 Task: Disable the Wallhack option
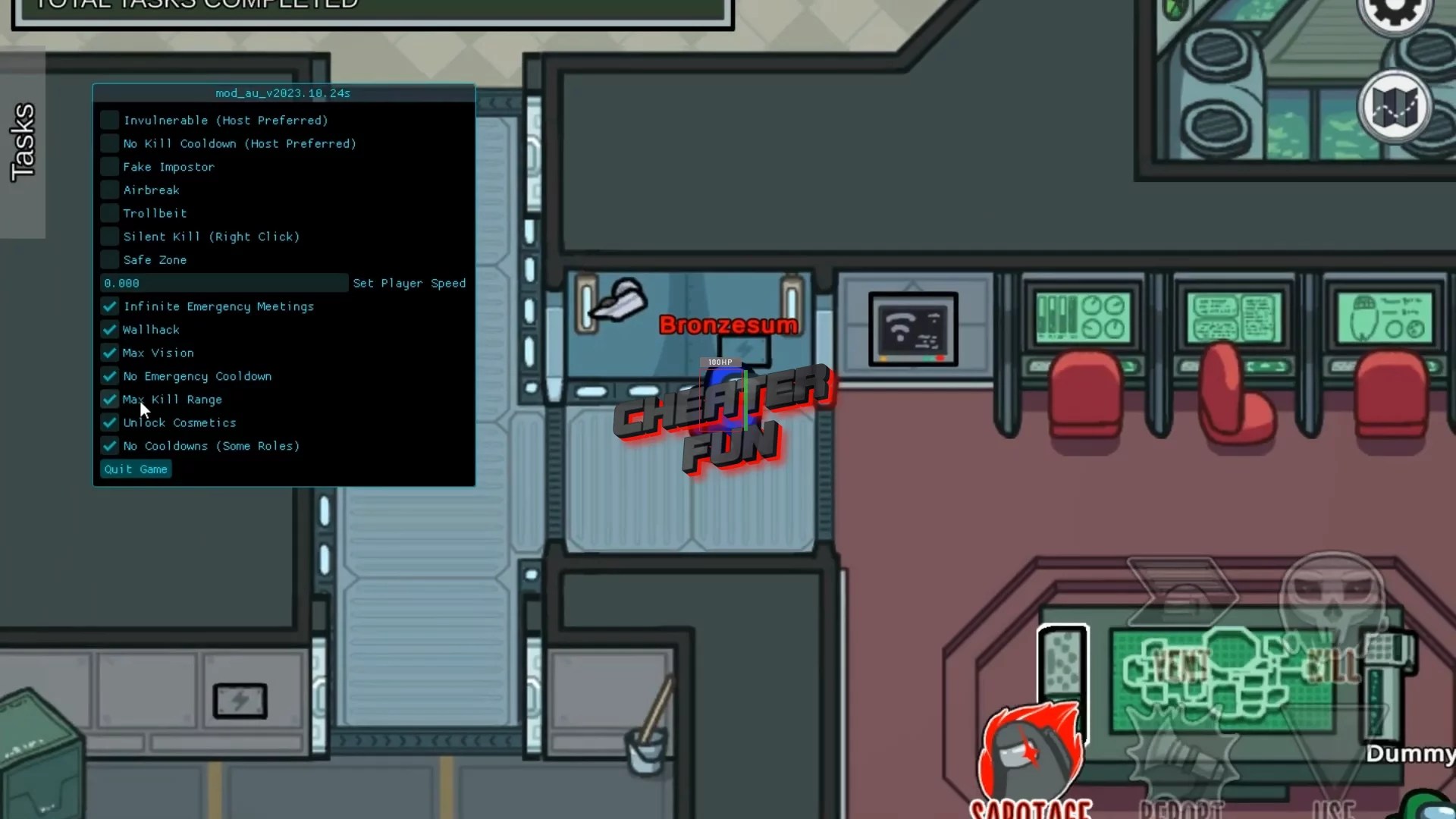click(109, 329)
